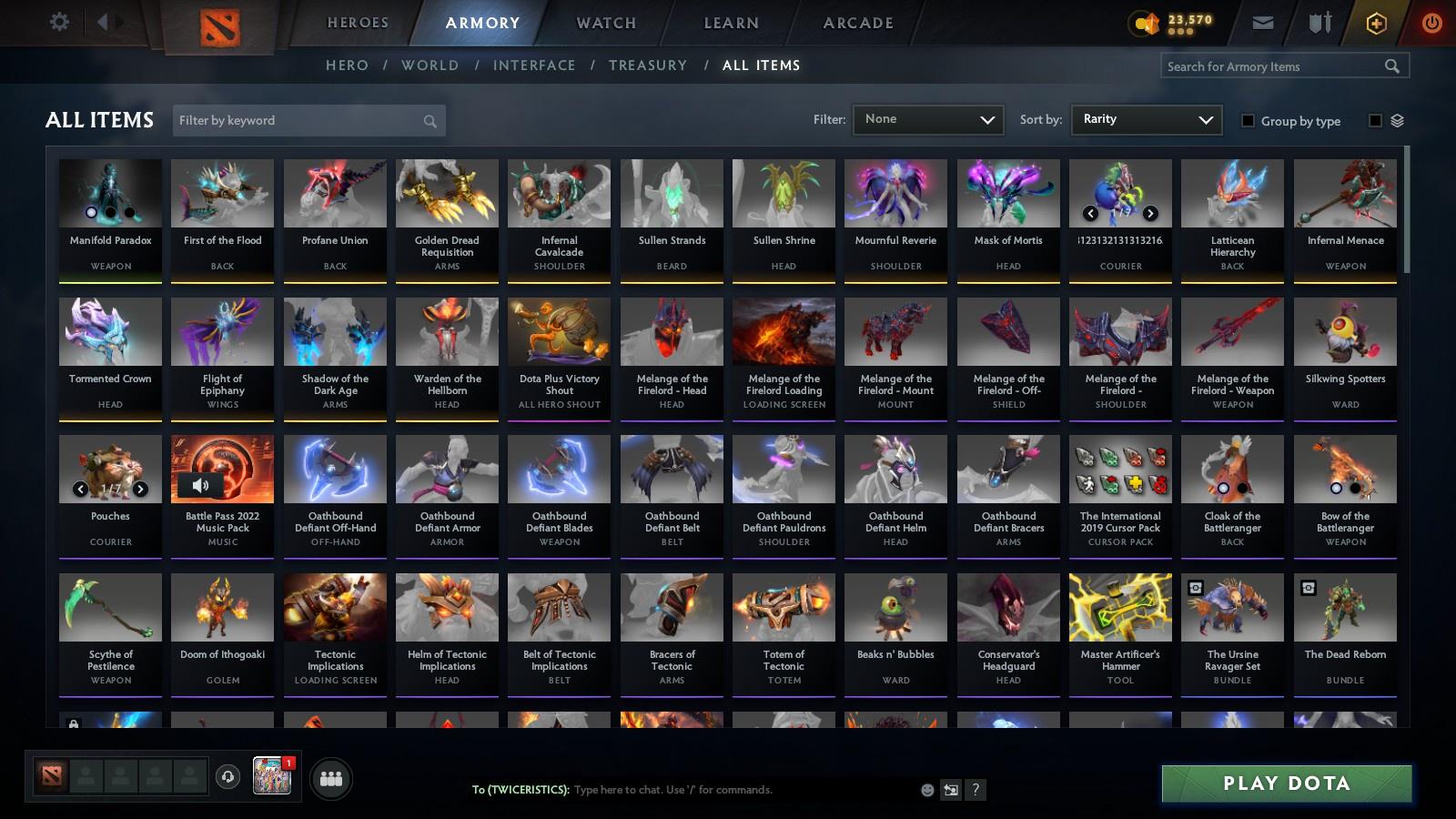Viewport: 1456px width, 819px height.
Task: Unmute the Battle Pass 2022 Music Pack speaker
Action: (199, 485)
